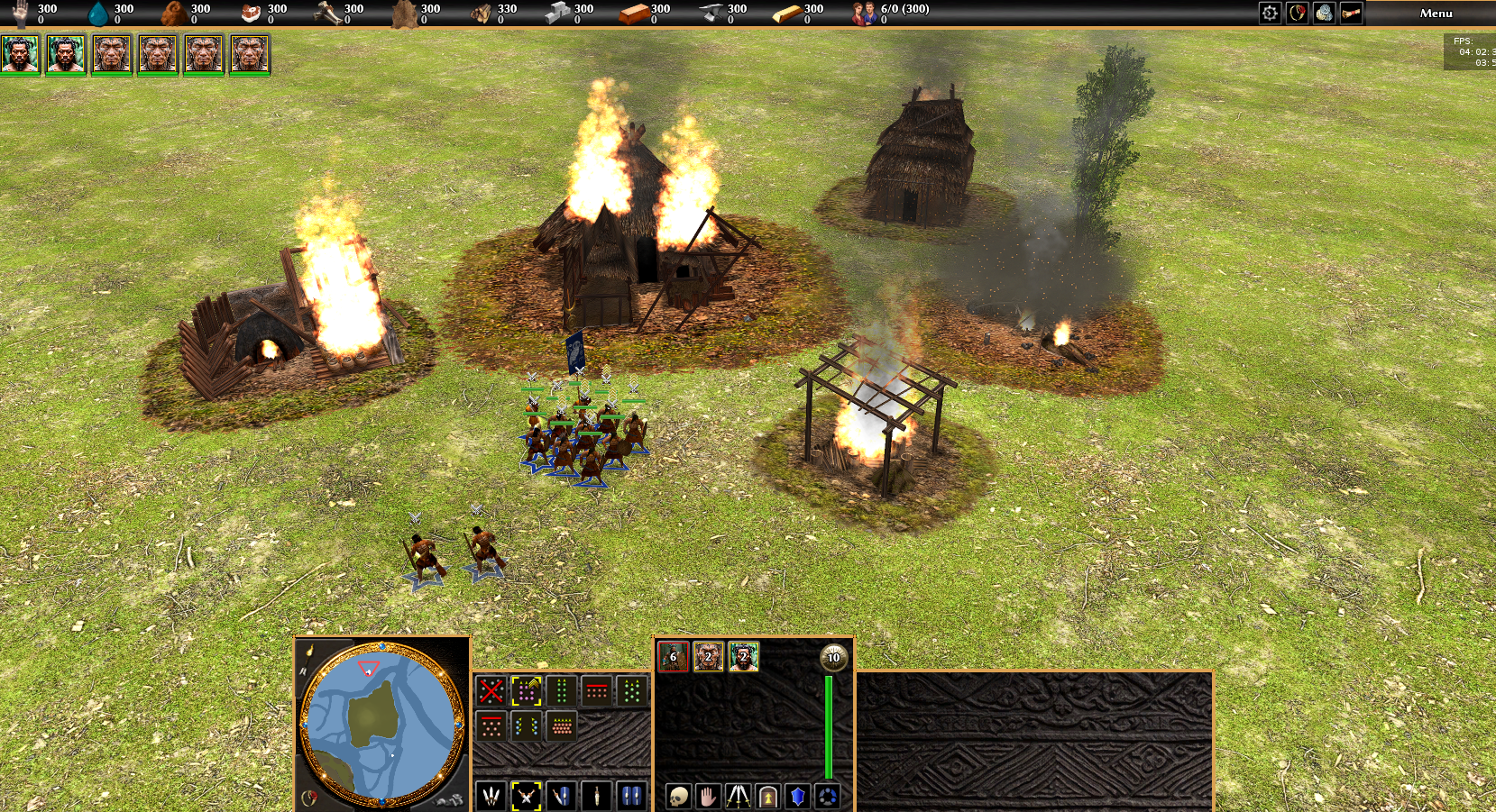This screenshot has width=1496, height=812.
Task: Select the single dagger stance
Action: click(596, 796)
